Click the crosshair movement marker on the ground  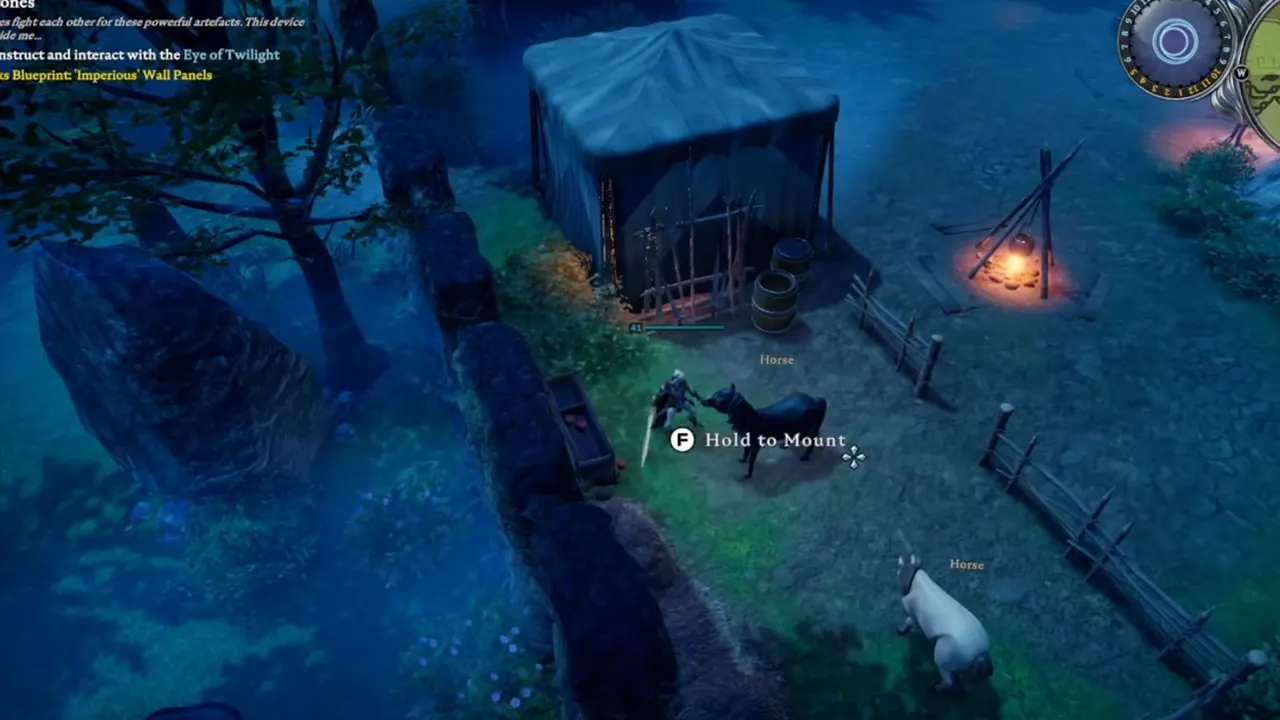coord(853,457)
